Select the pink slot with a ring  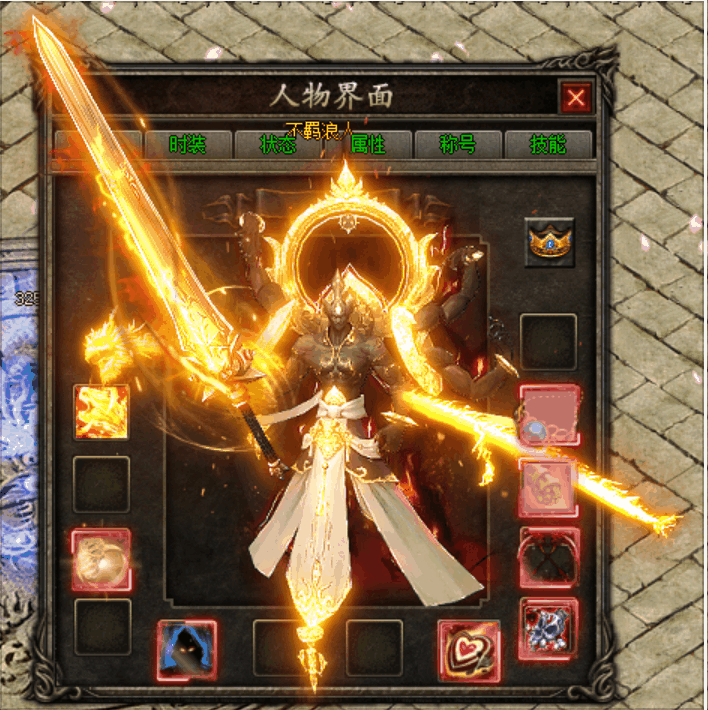pyautogui.click(x=548, y=415)
